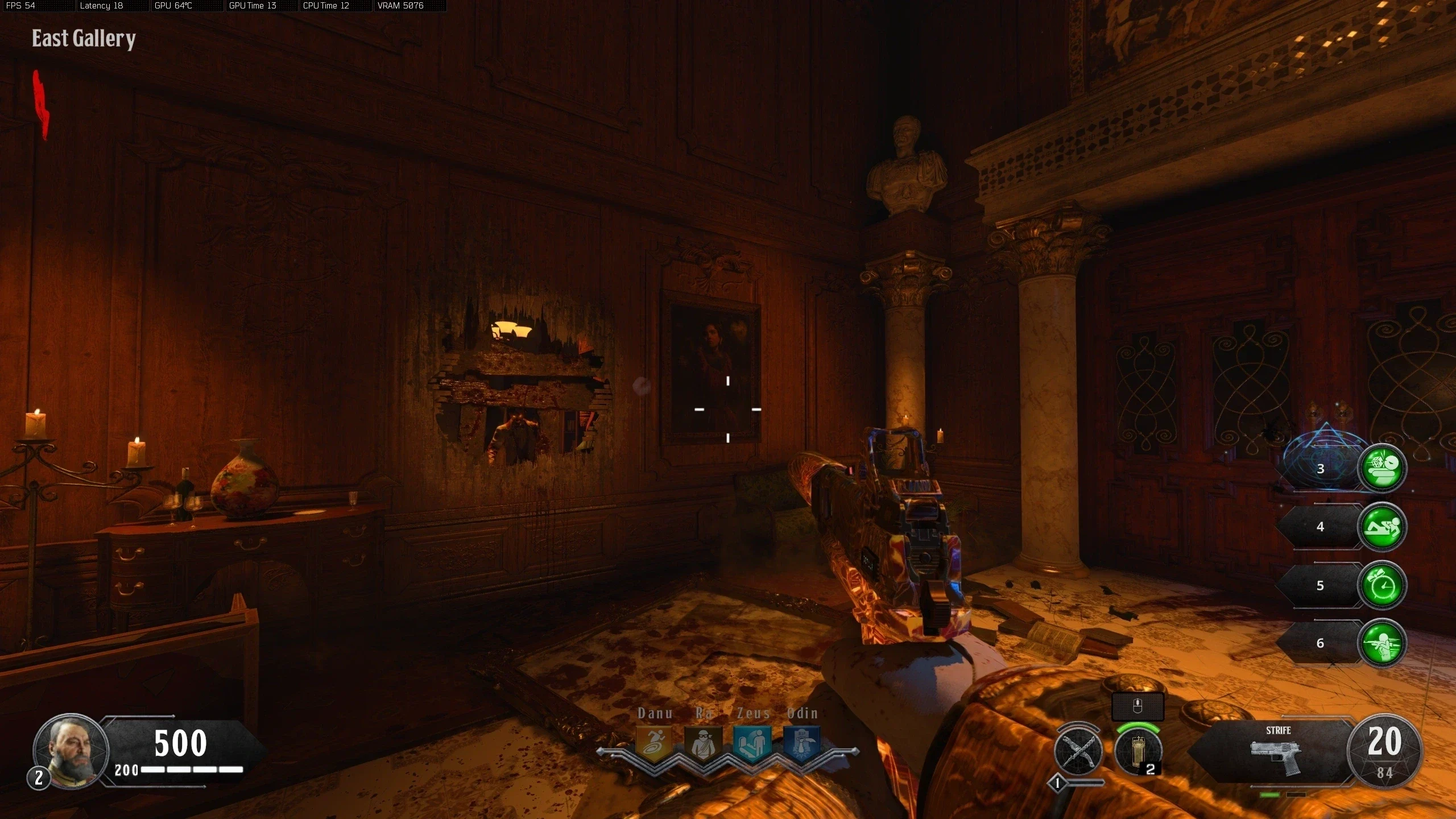Screen dimensions: 1456x819
Task: Use the rifle shooter elixir in slot 6
Action: 1382,643
